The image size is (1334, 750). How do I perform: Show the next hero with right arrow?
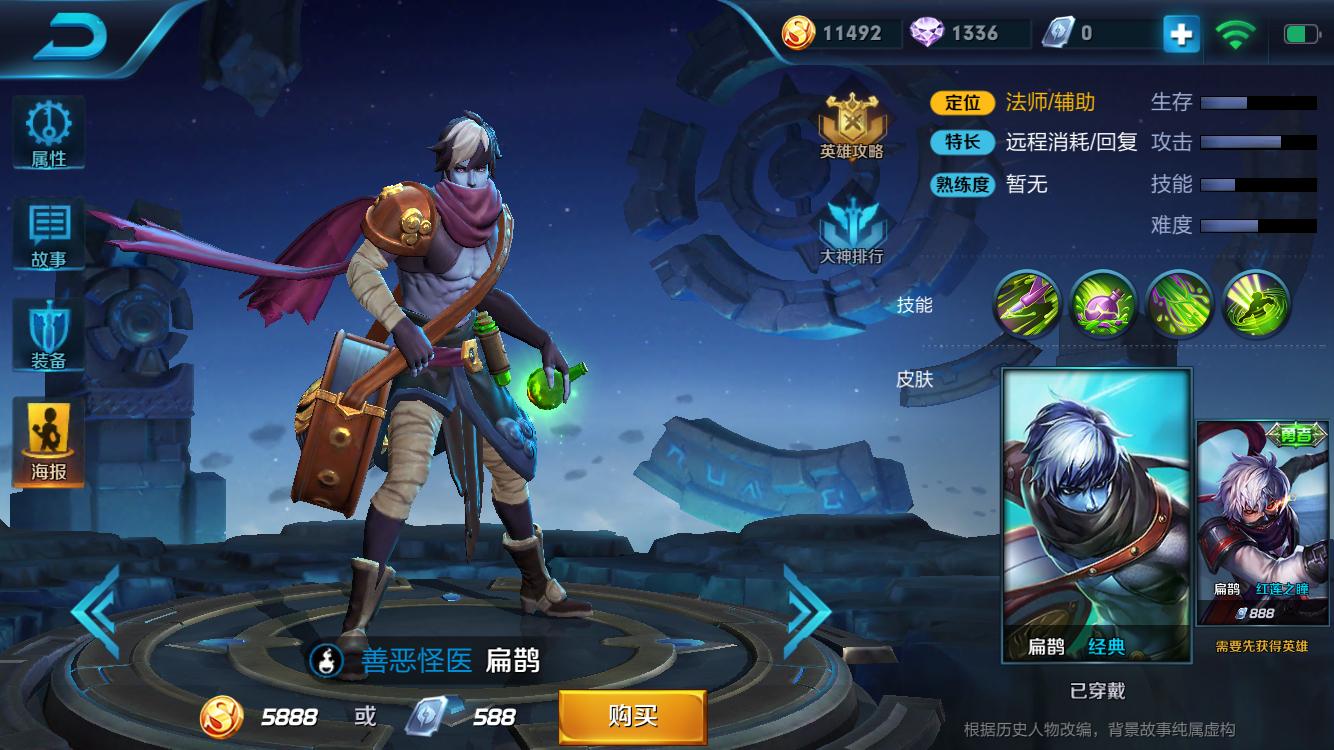coord(806,612)
